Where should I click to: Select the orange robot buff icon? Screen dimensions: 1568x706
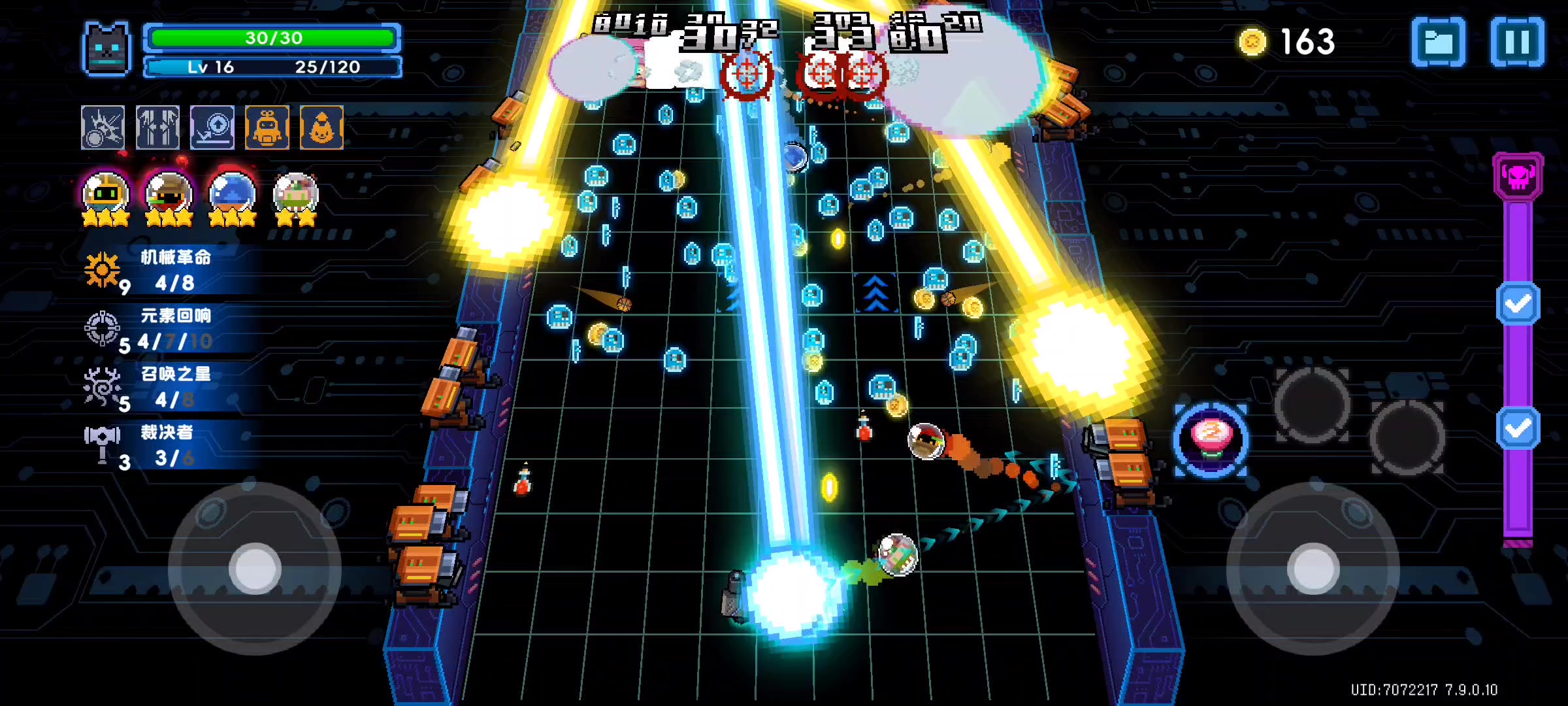[x=267, y=127]
